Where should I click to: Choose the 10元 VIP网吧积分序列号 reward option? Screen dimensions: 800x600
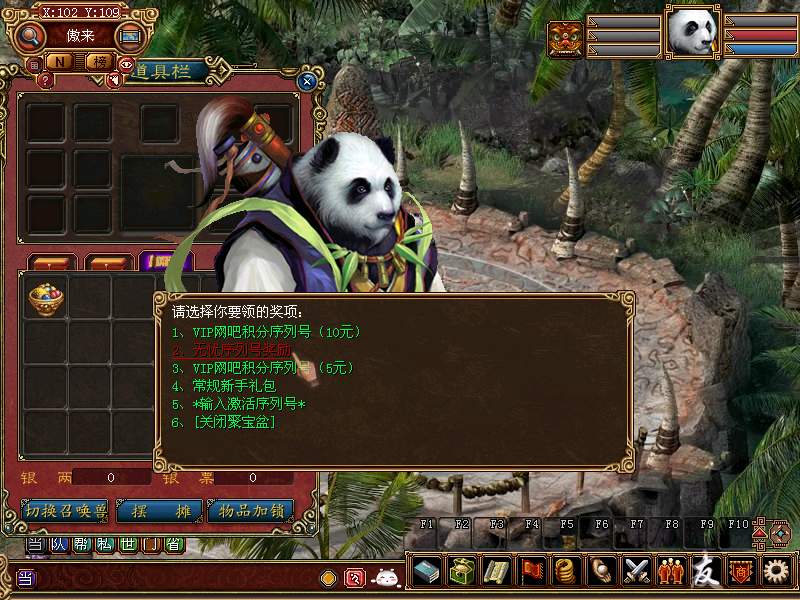[x=265, y=332]
